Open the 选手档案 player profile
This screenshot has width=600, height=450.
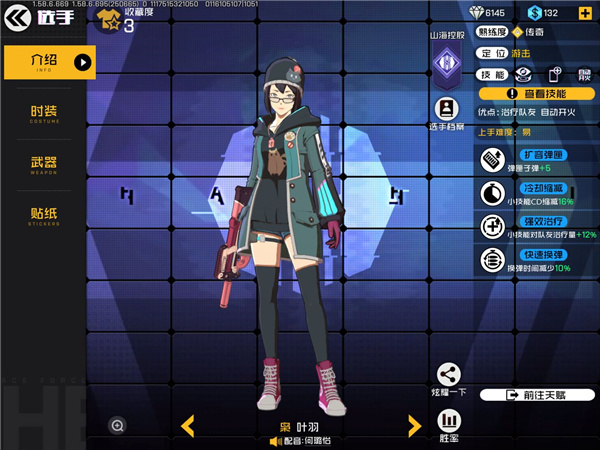(x=446, y=114)
